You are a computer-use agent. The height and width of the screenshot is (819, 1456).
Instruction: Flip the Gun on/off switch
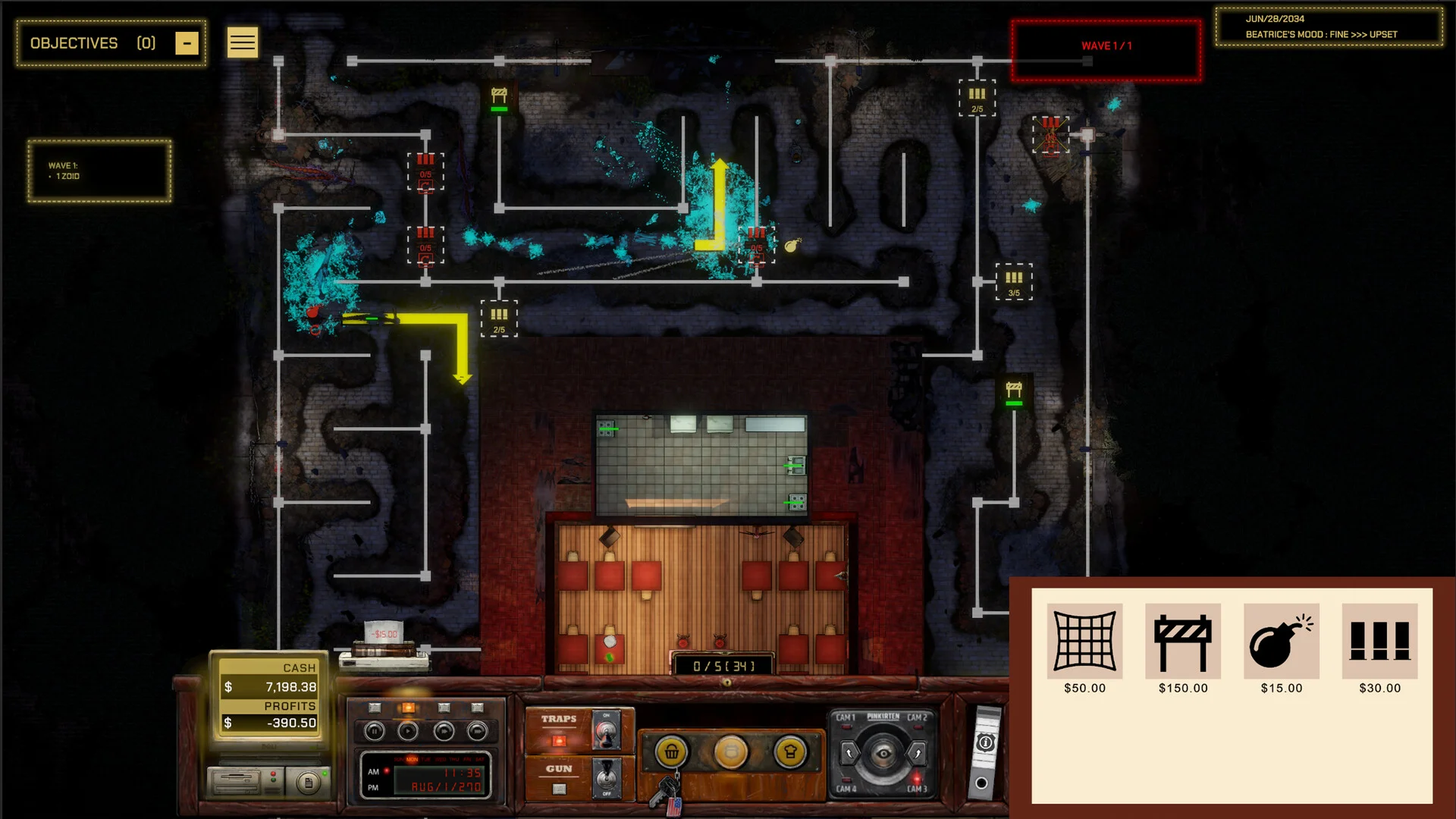click(x=606, y=779)
